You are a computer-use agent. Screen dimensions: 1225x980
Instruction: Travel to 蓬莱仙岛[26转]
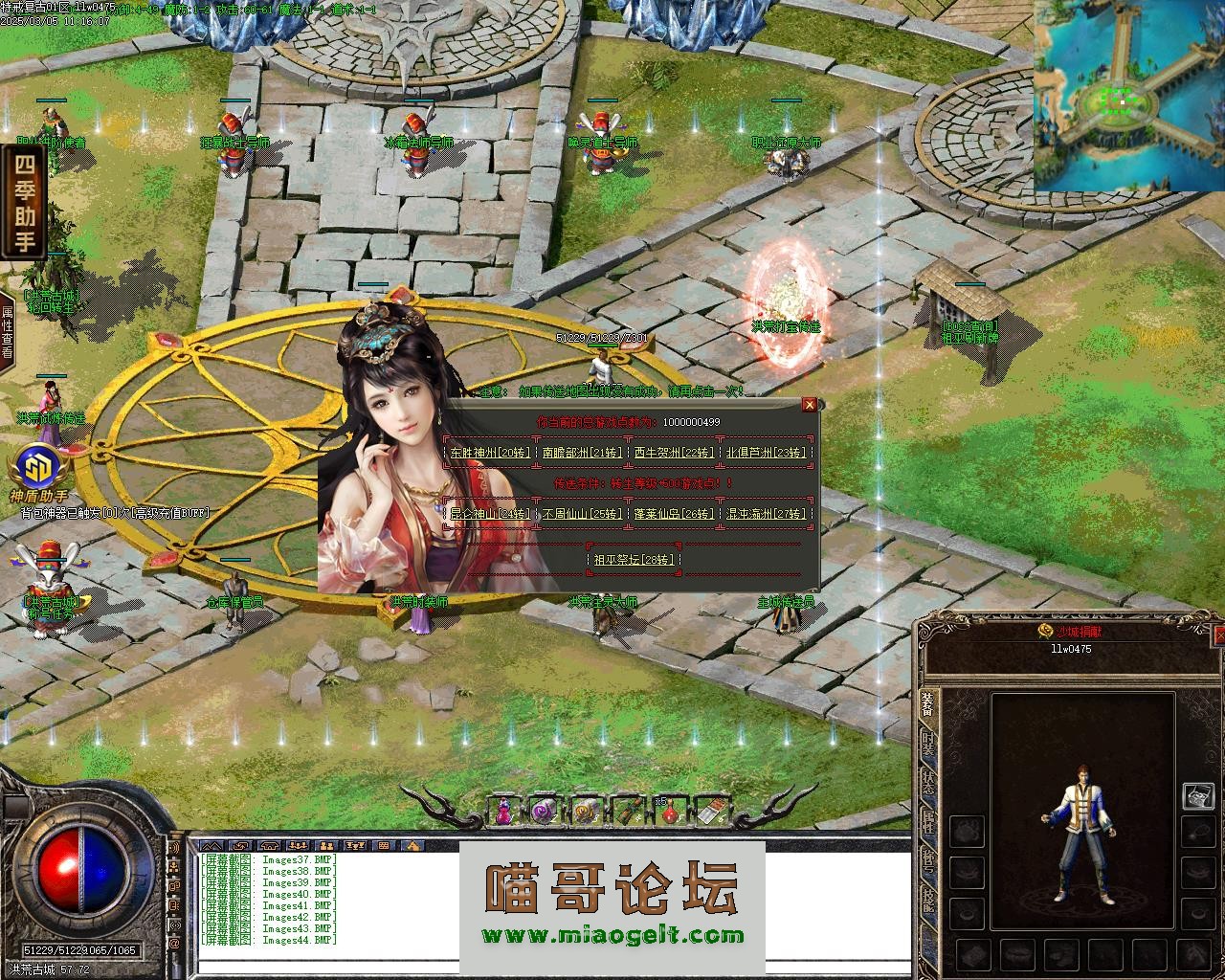click(x=674, y=514)
